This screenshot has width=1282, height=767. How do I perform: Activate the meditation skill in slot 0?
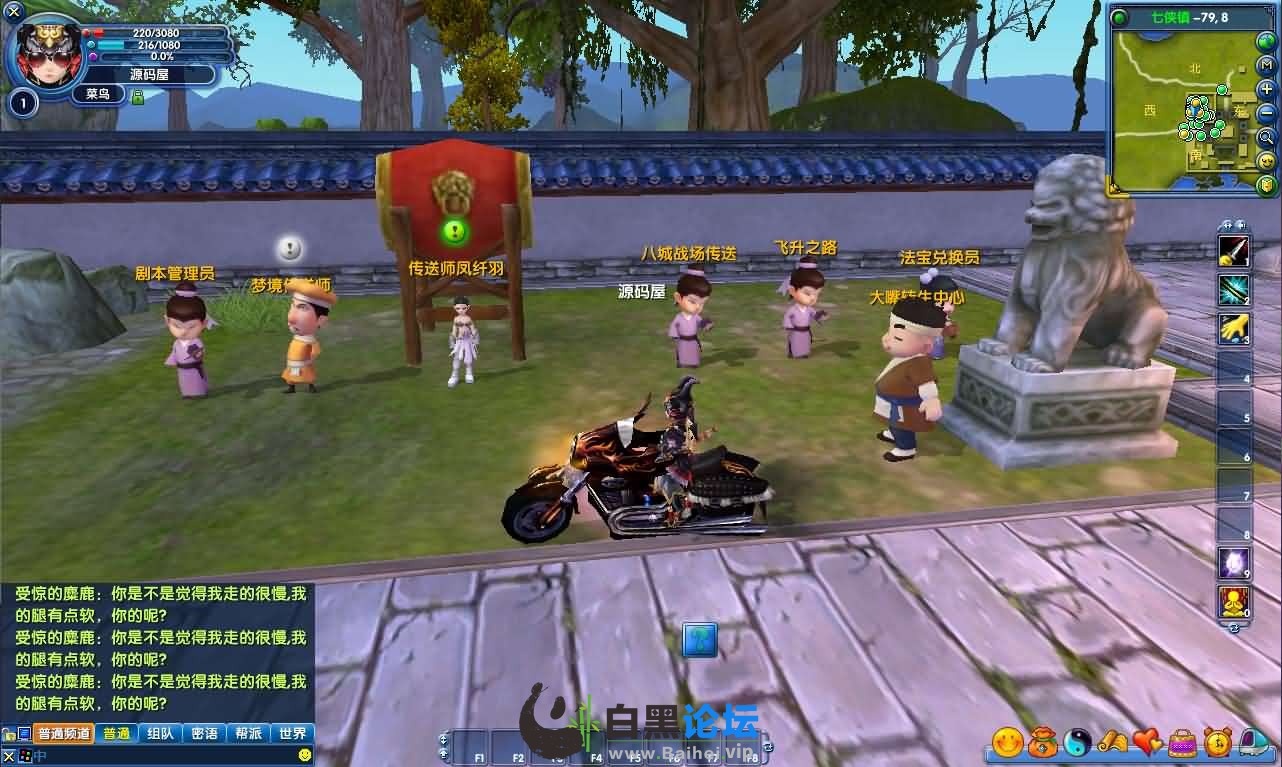tap(1233, 601)
